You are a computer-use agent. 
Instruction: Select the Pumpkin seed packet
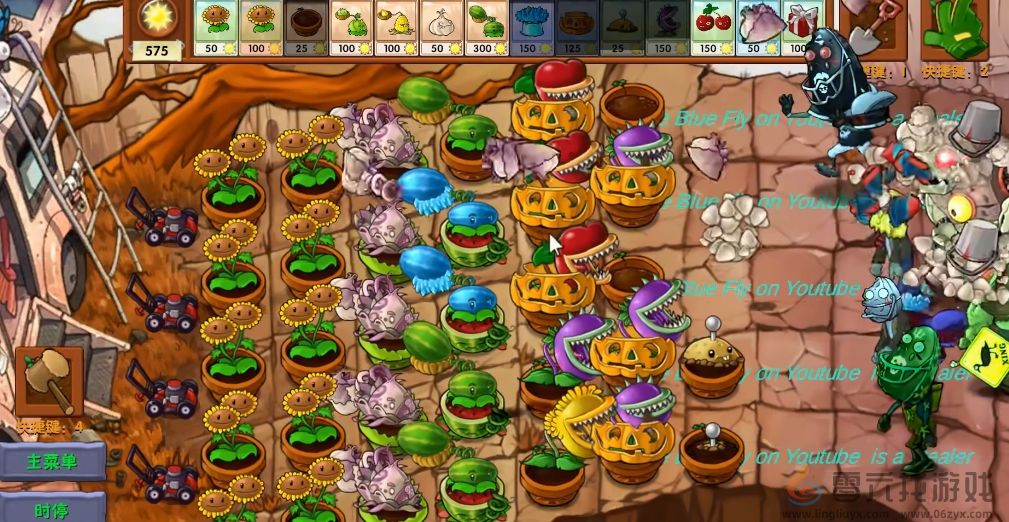577,27
